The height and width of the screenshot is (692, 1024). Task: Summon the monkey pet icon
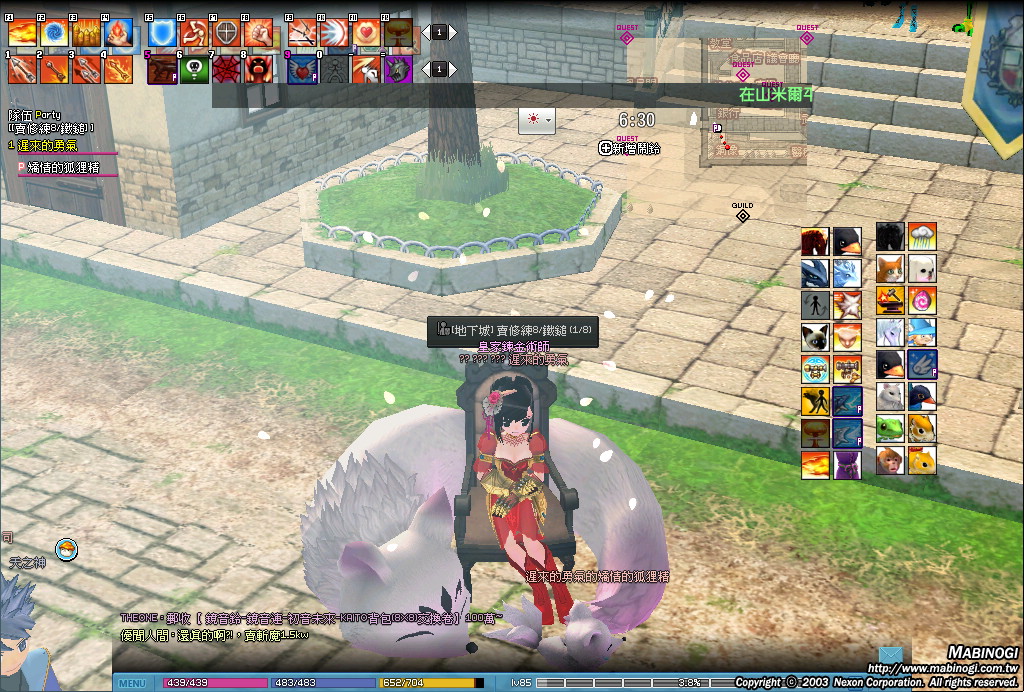(x=890, y=460)
